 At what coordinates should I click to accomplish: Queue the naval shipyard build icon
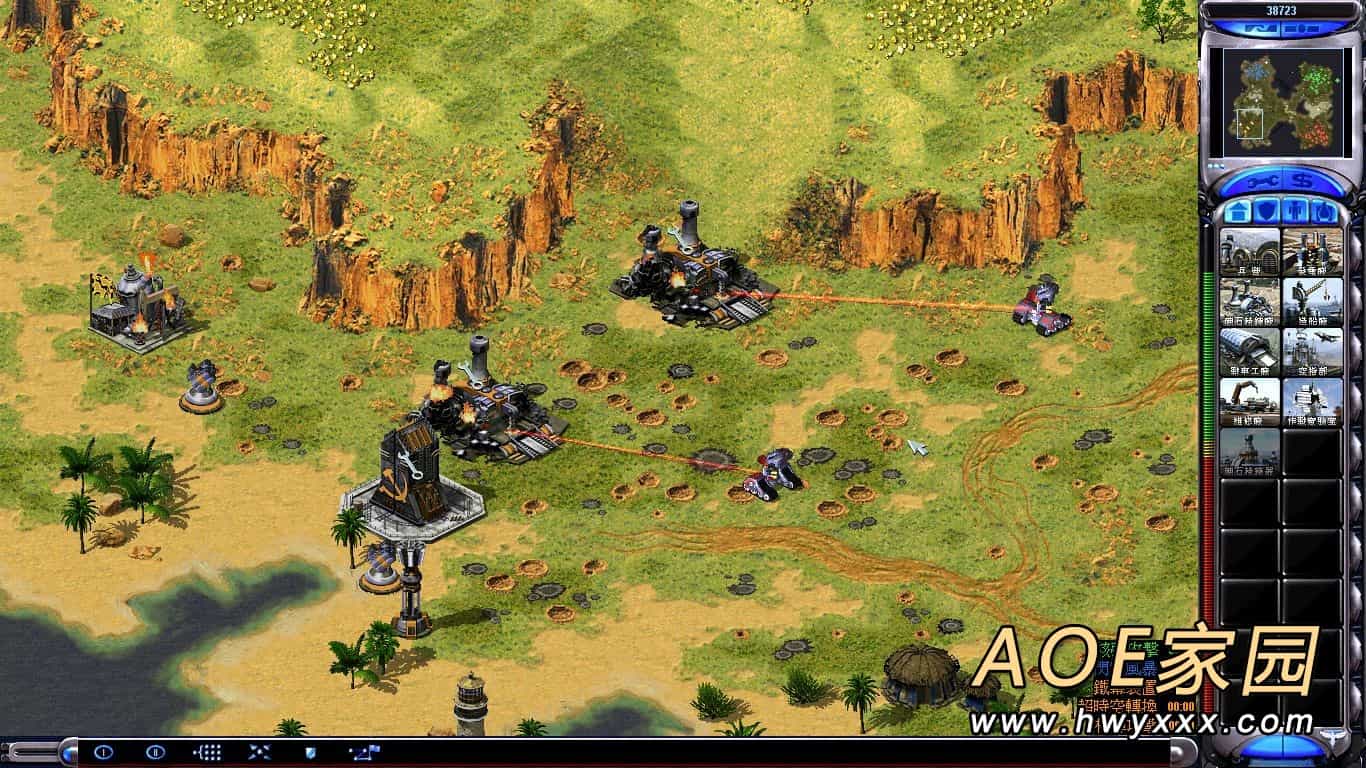coord(1312,302)
